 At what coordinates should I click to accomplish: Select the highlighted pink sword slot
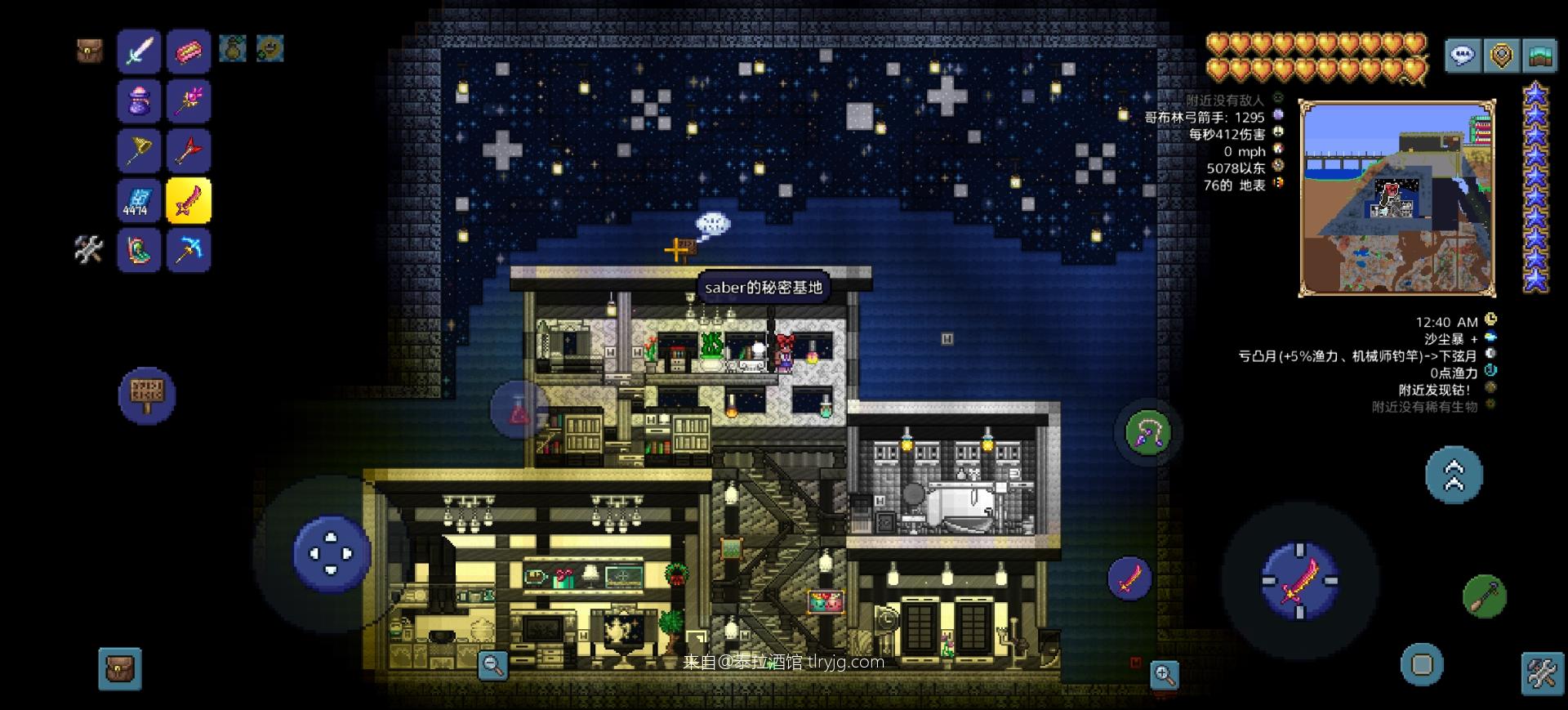[x=189, y=201]
